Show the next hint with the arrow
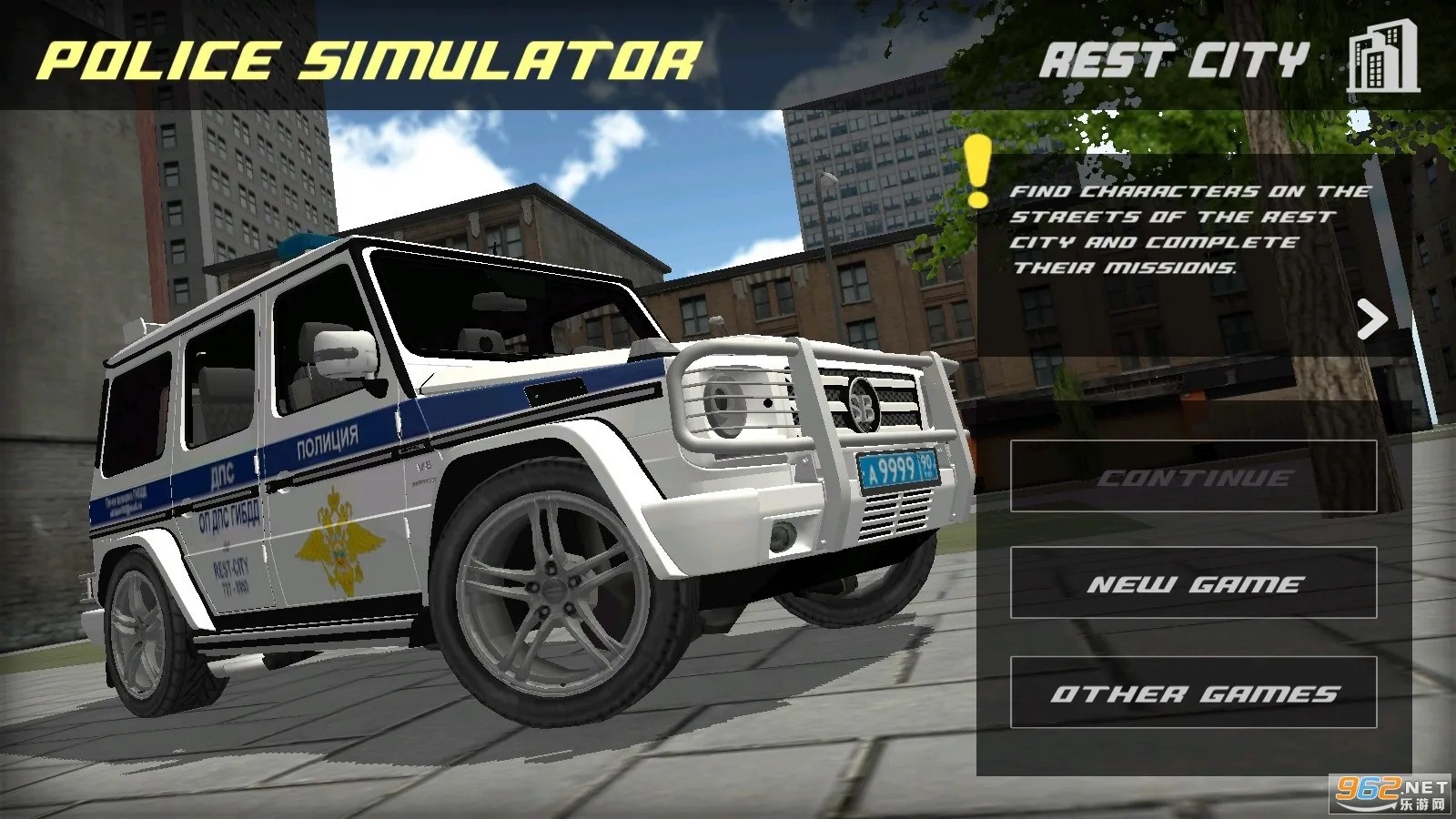 tap(1371, 319)
